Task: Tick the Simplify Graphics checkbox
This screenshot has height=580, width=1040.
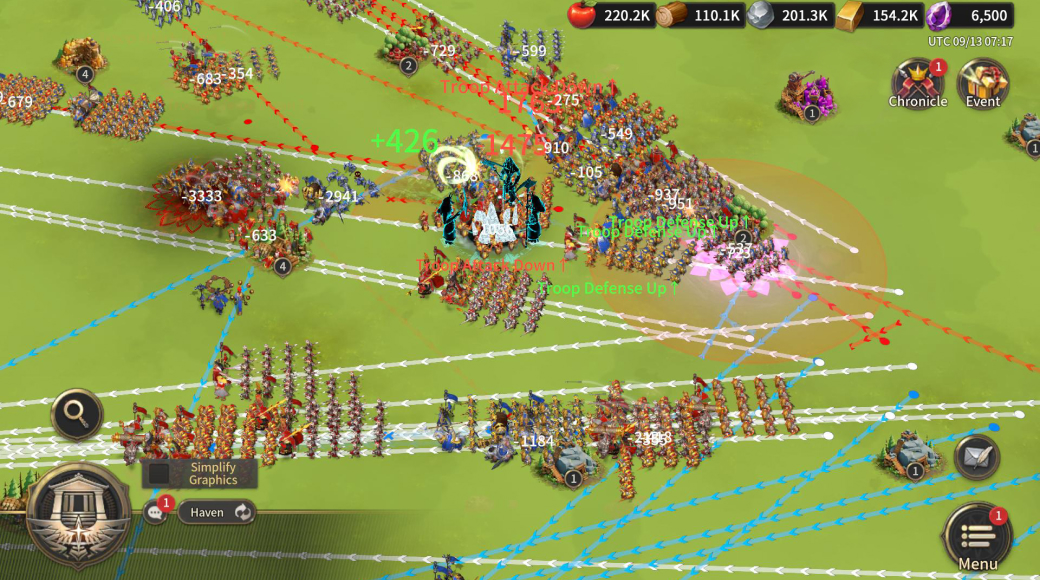Action: pos(160,473)
